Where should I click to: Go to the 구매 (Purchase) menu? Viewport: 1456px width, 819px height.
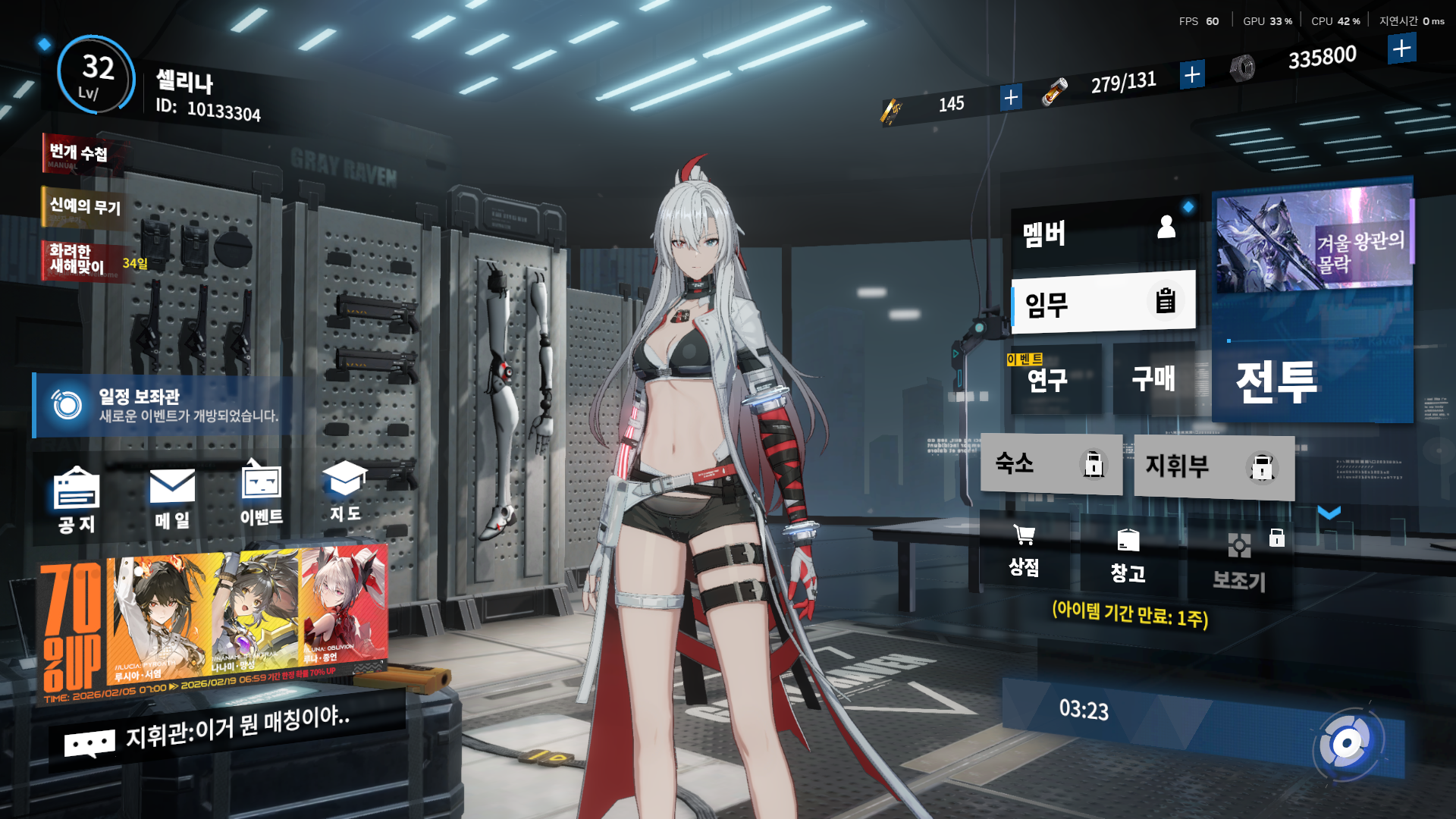click(1154, 379)
